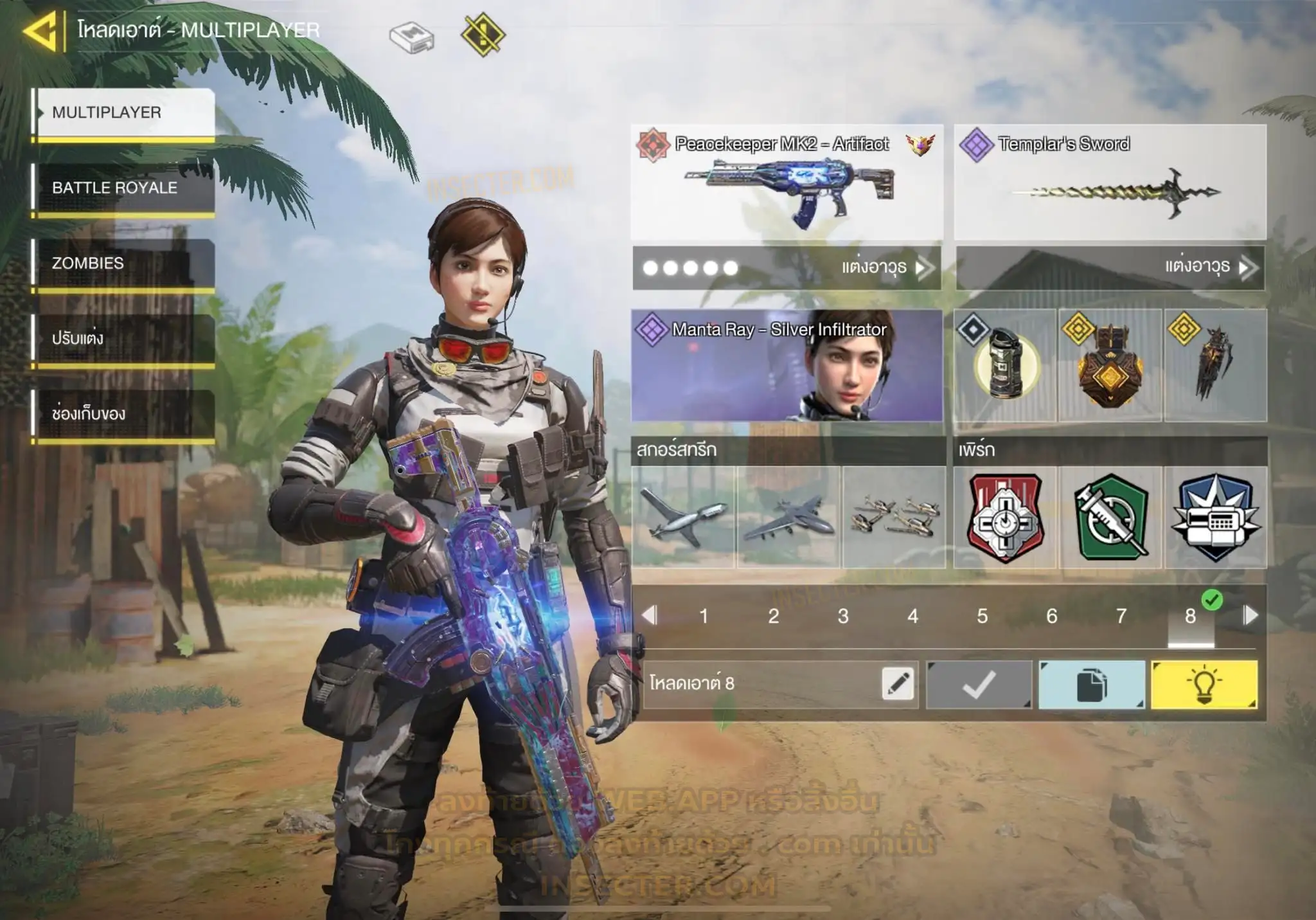This screenshot has width=1316, height=920.
Task: Choose the winged tactical equipment slot
Action: tap(1215, 365)
